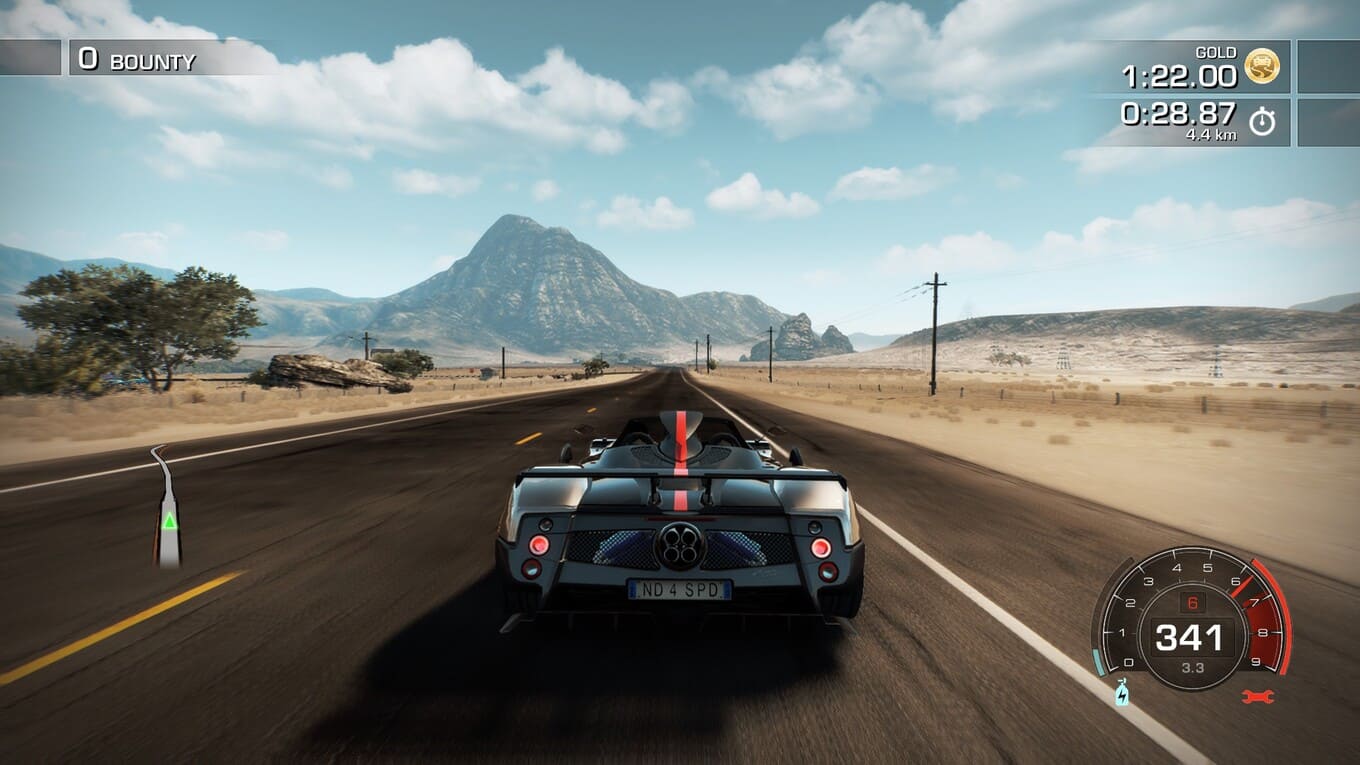Activate the blue nitrous bottle icon
This screenshot has width=1360, height=765.
tap(1122, 692)
